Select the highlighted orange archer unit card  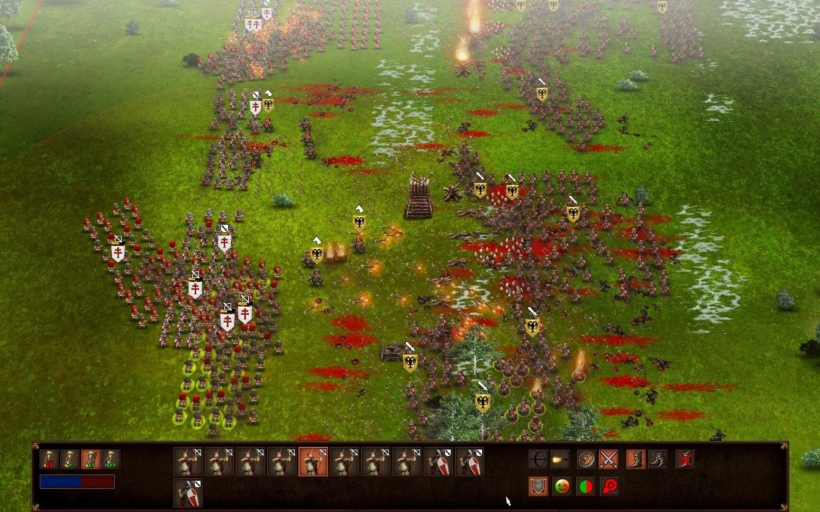pyautogui.click(x=313, y=461)
